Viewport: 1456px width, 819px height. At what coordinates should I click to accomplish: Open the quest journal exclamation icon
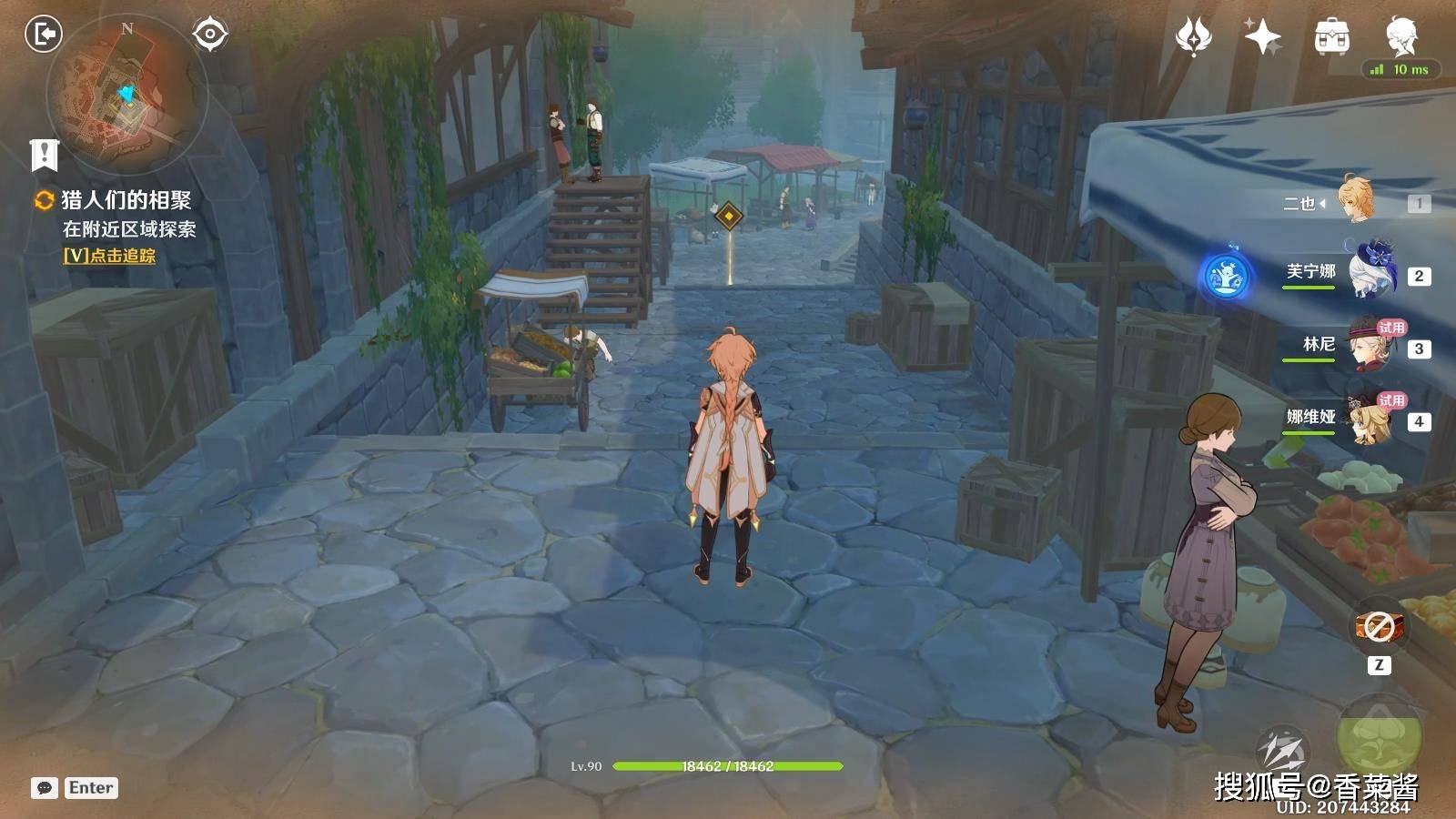(44, 155)
